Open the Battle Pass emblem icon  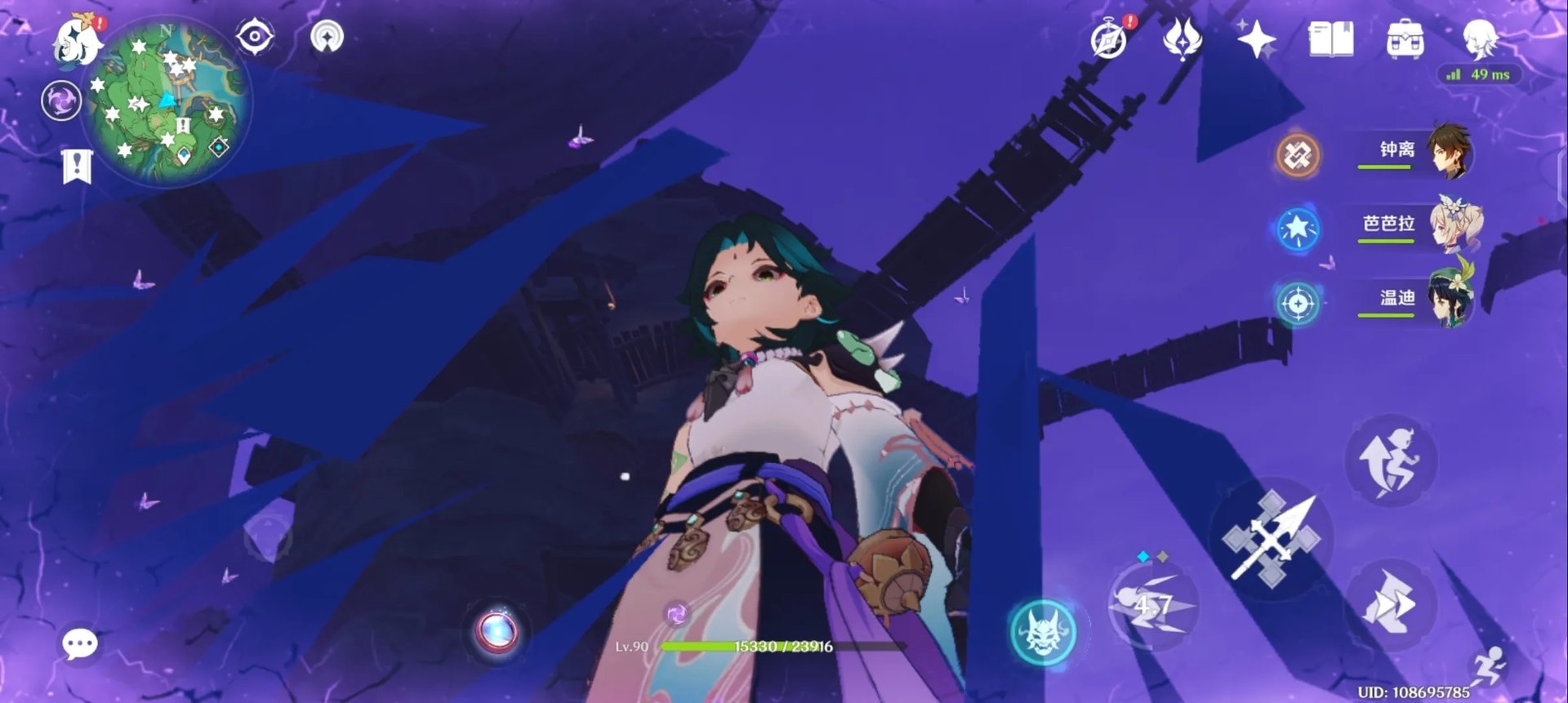tap(1183, 39)
